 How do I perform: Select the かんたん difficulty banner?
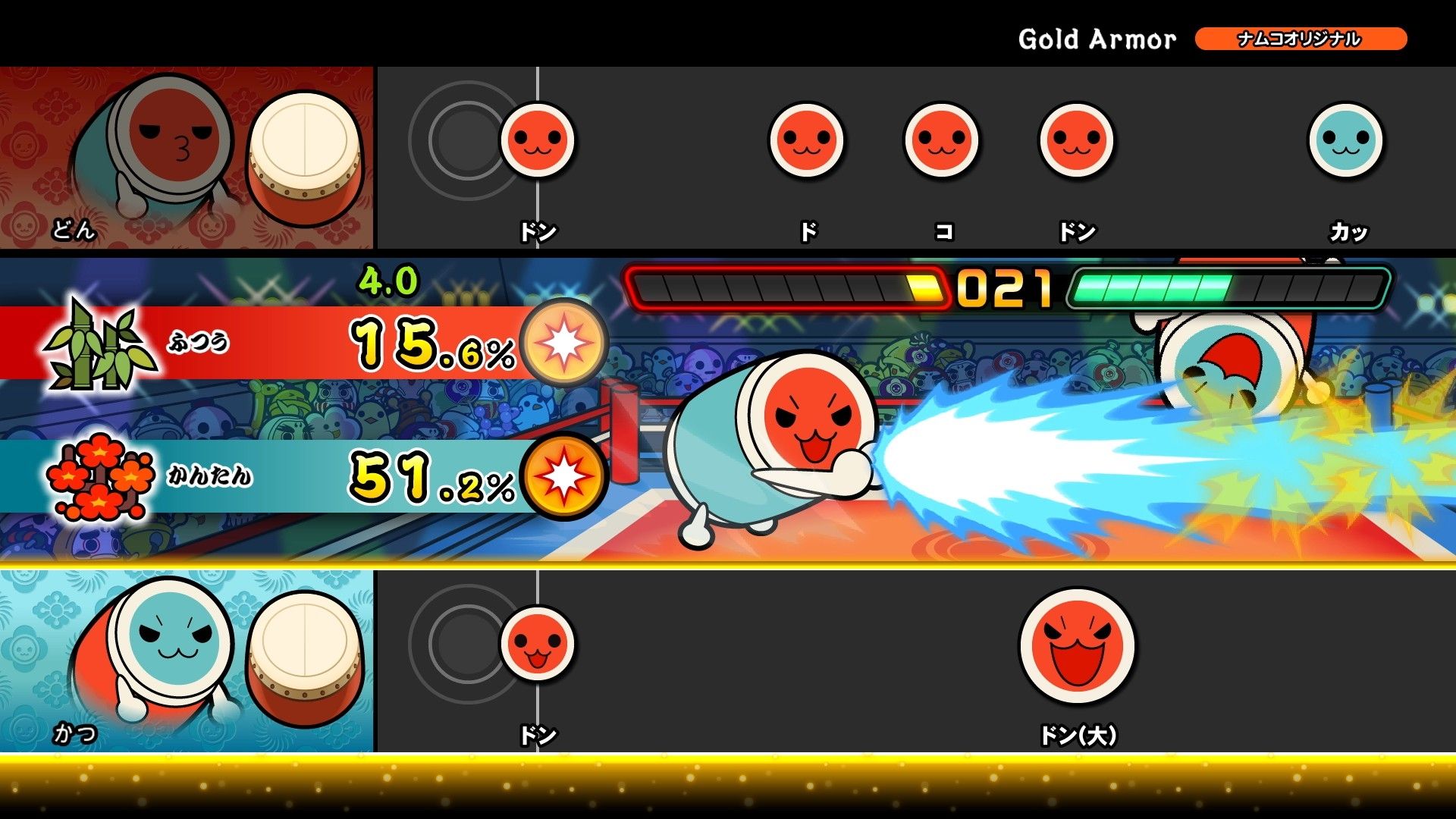(265, 476)
